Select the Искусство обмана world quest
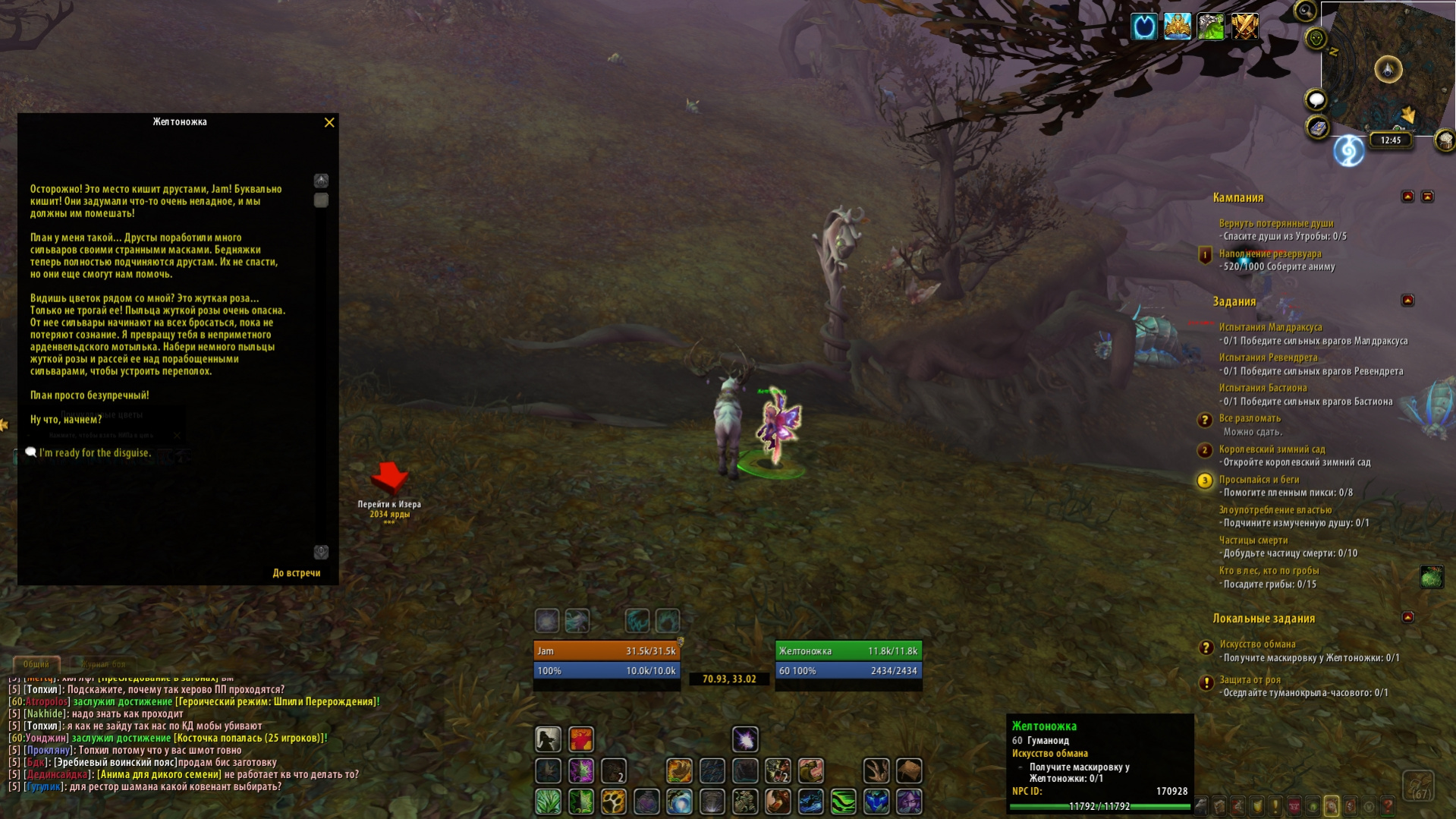1456x819 pixels. coord(1257,644)
